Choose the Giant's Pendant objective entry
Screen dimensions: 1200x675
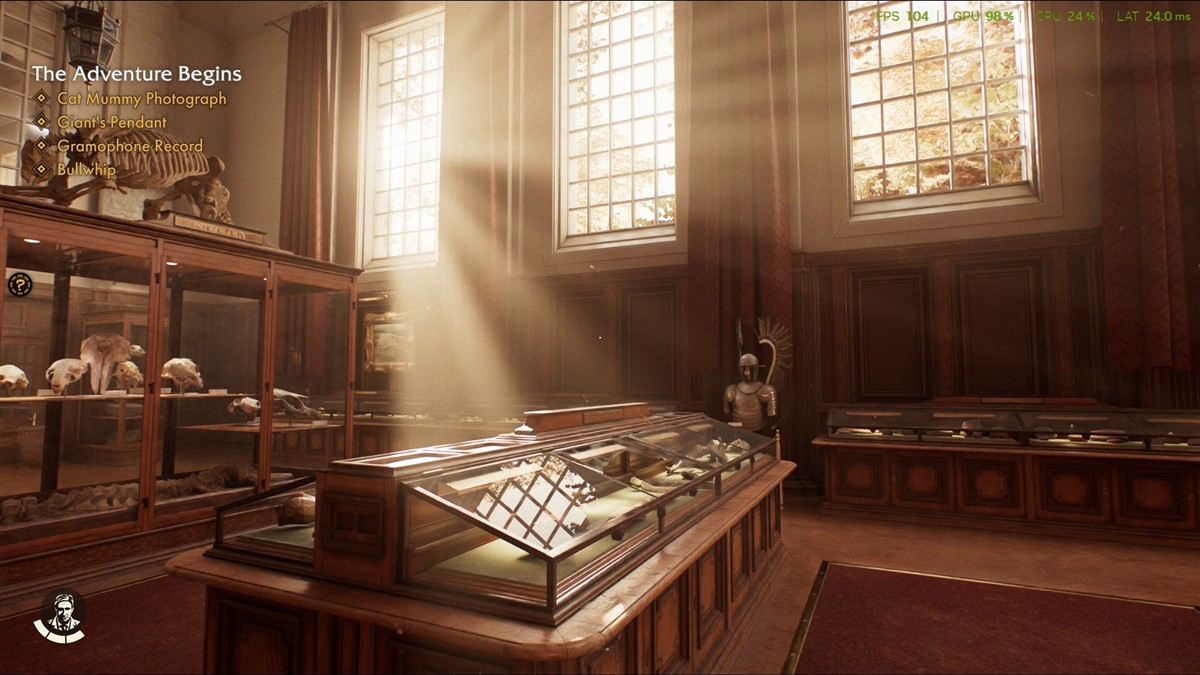coord(111,122)
